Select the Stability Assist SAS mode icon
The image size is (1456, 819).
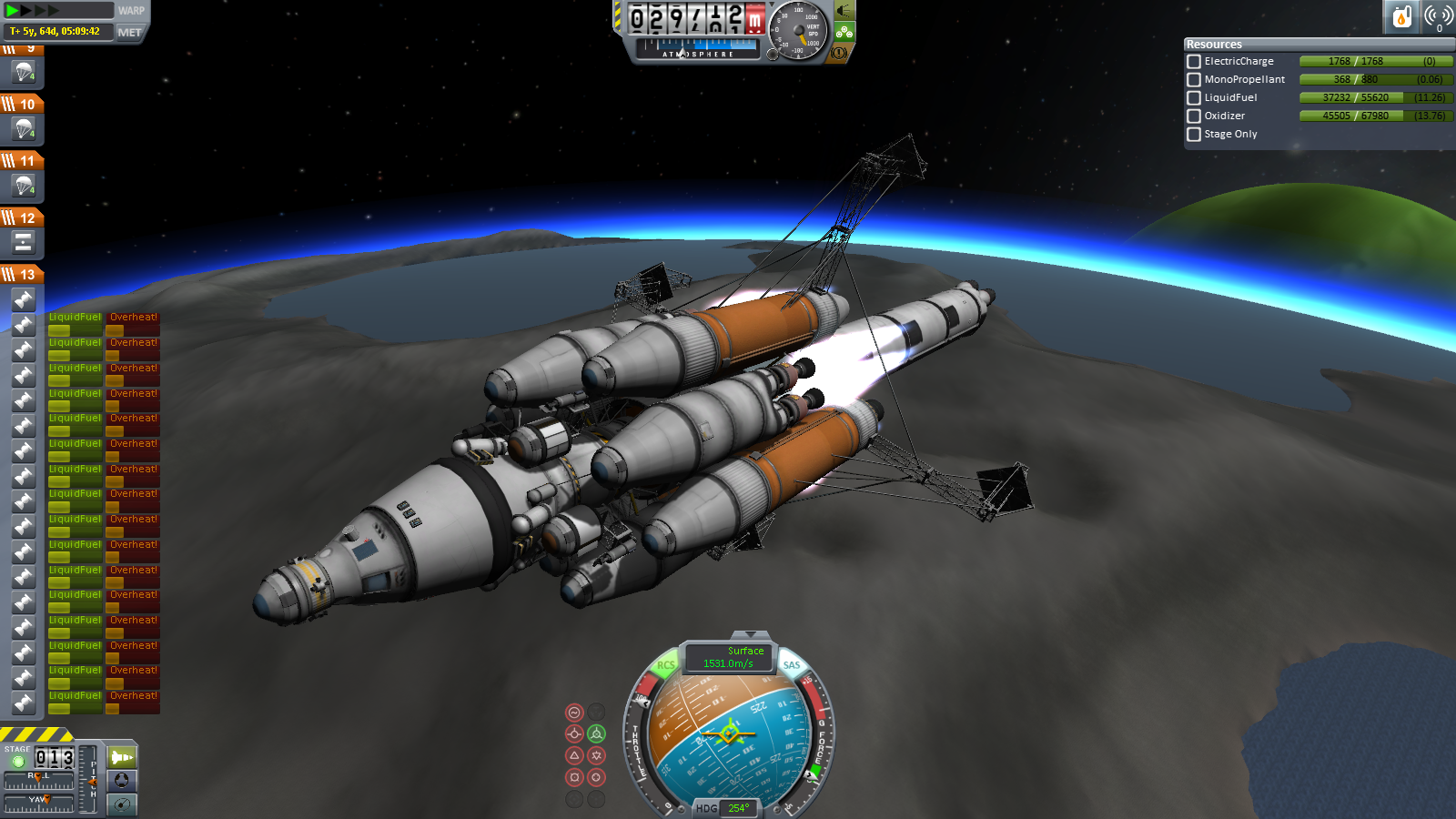(x=574, y=711)
